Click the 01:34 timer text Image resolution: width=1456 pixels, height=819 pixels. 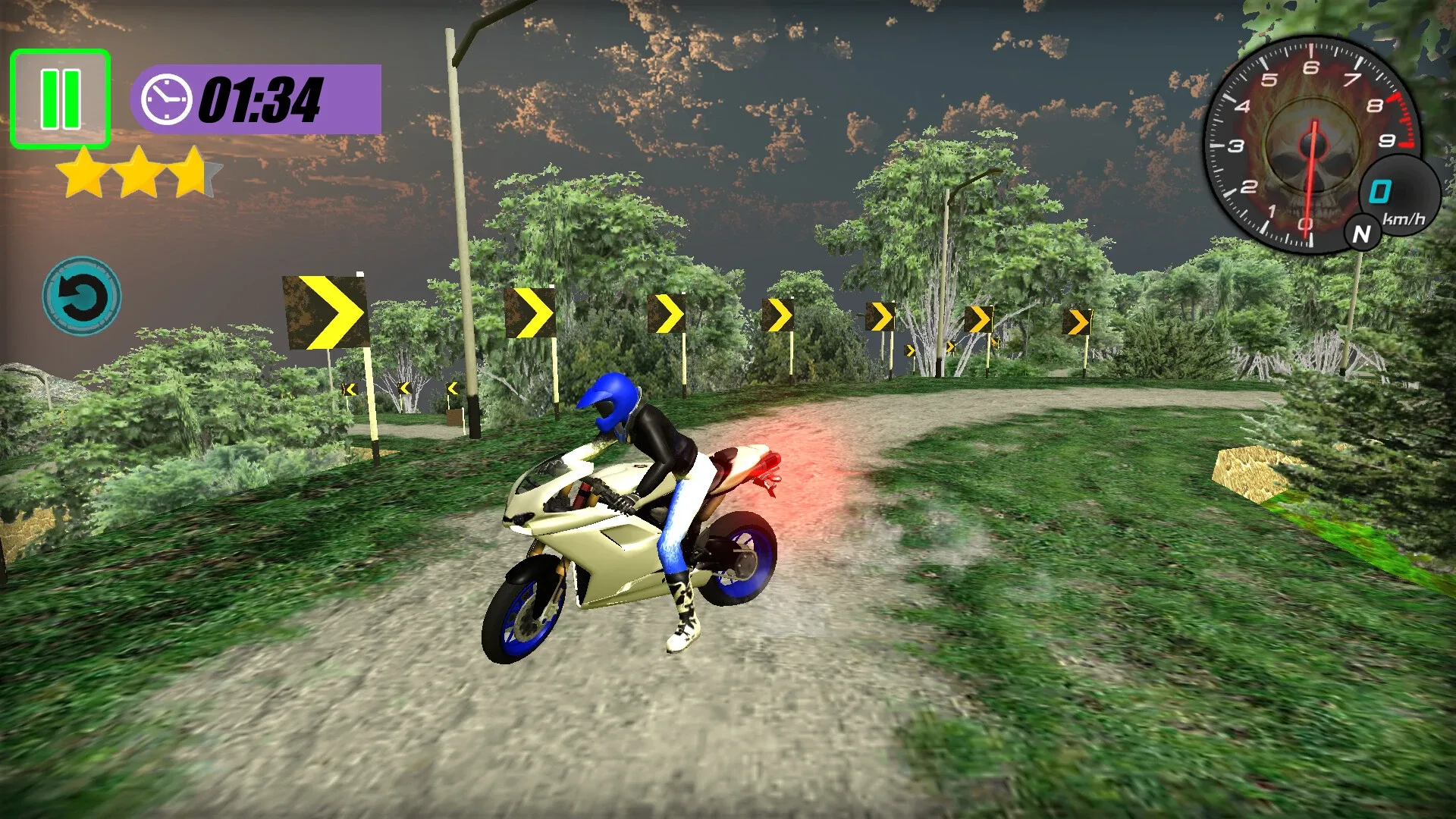coord(261,100)
